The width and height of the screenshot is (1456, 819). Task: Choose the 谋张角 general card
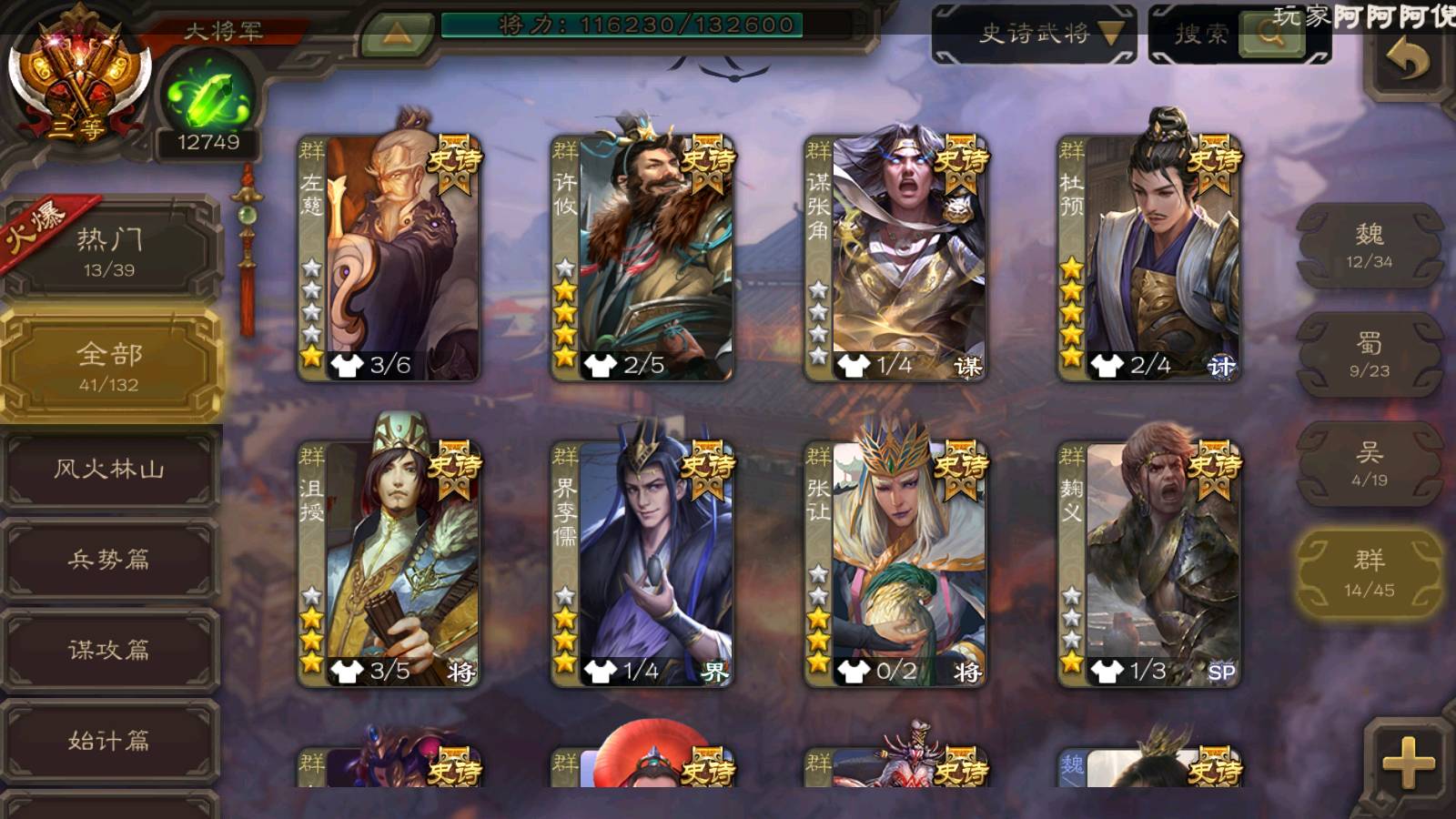pyautogui.click(x=895, y=258)
